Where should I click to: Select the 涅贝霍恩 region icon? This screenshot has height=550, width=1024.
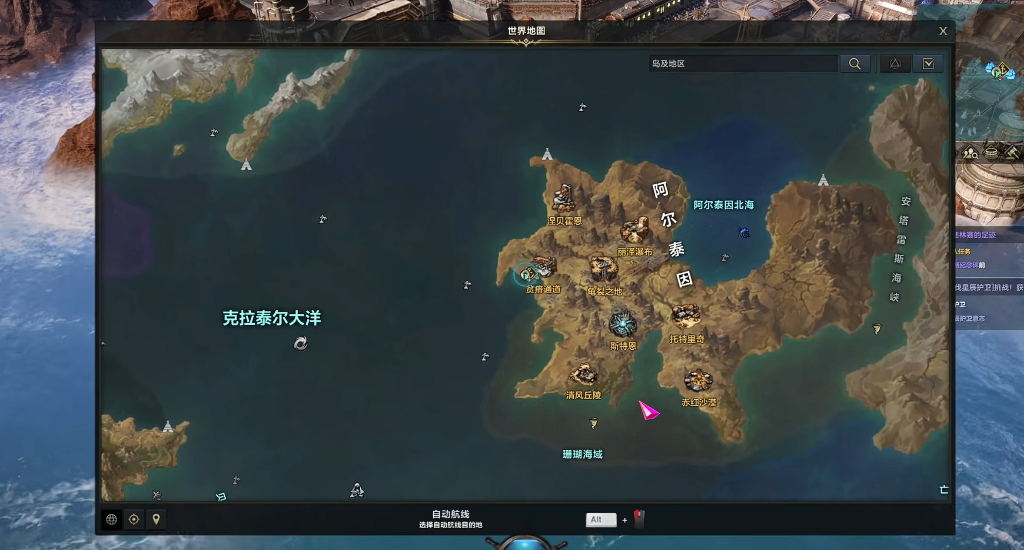click(x=565, y=198)
